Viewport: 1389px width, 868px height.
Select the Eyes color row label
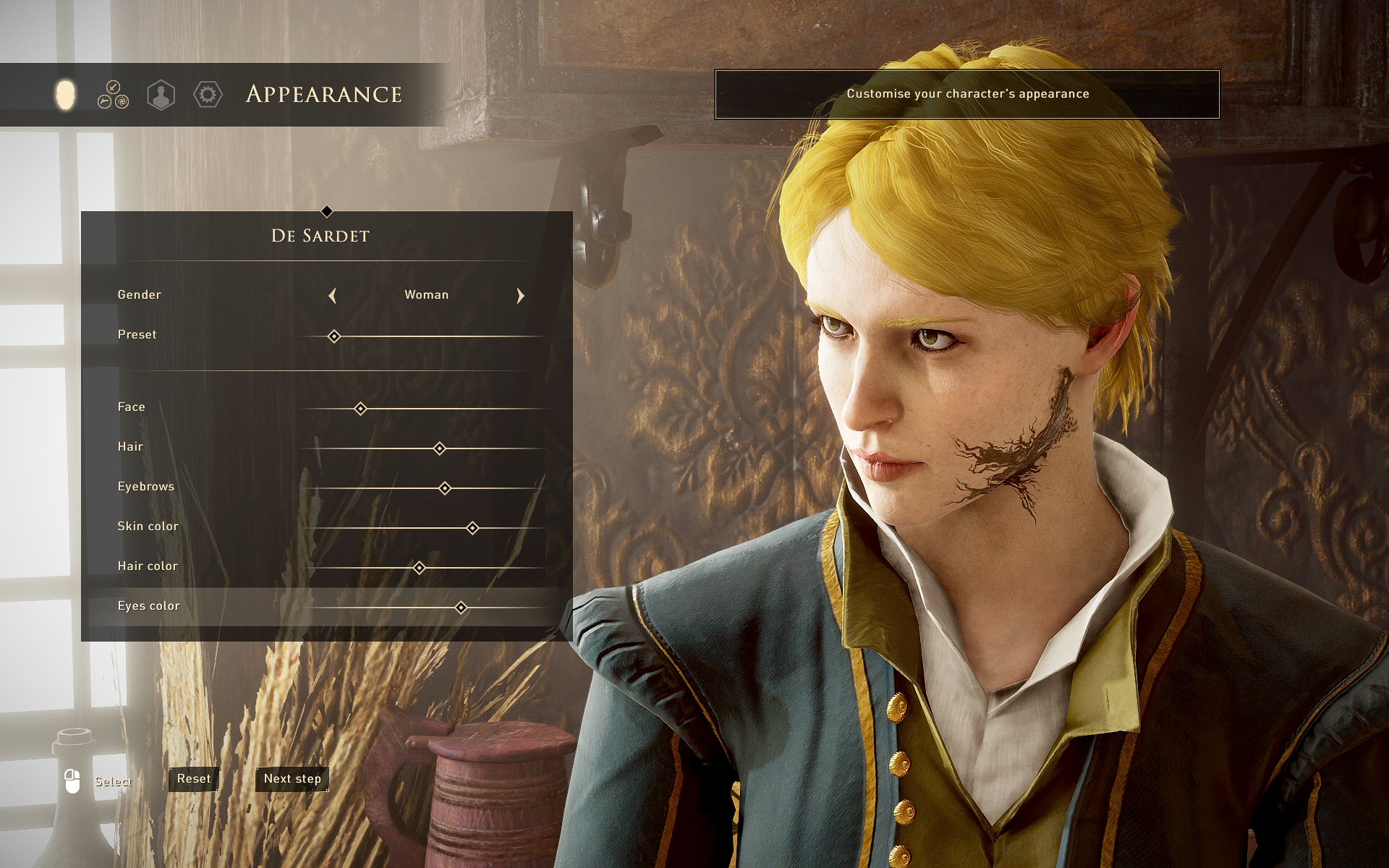click(148, 606)
